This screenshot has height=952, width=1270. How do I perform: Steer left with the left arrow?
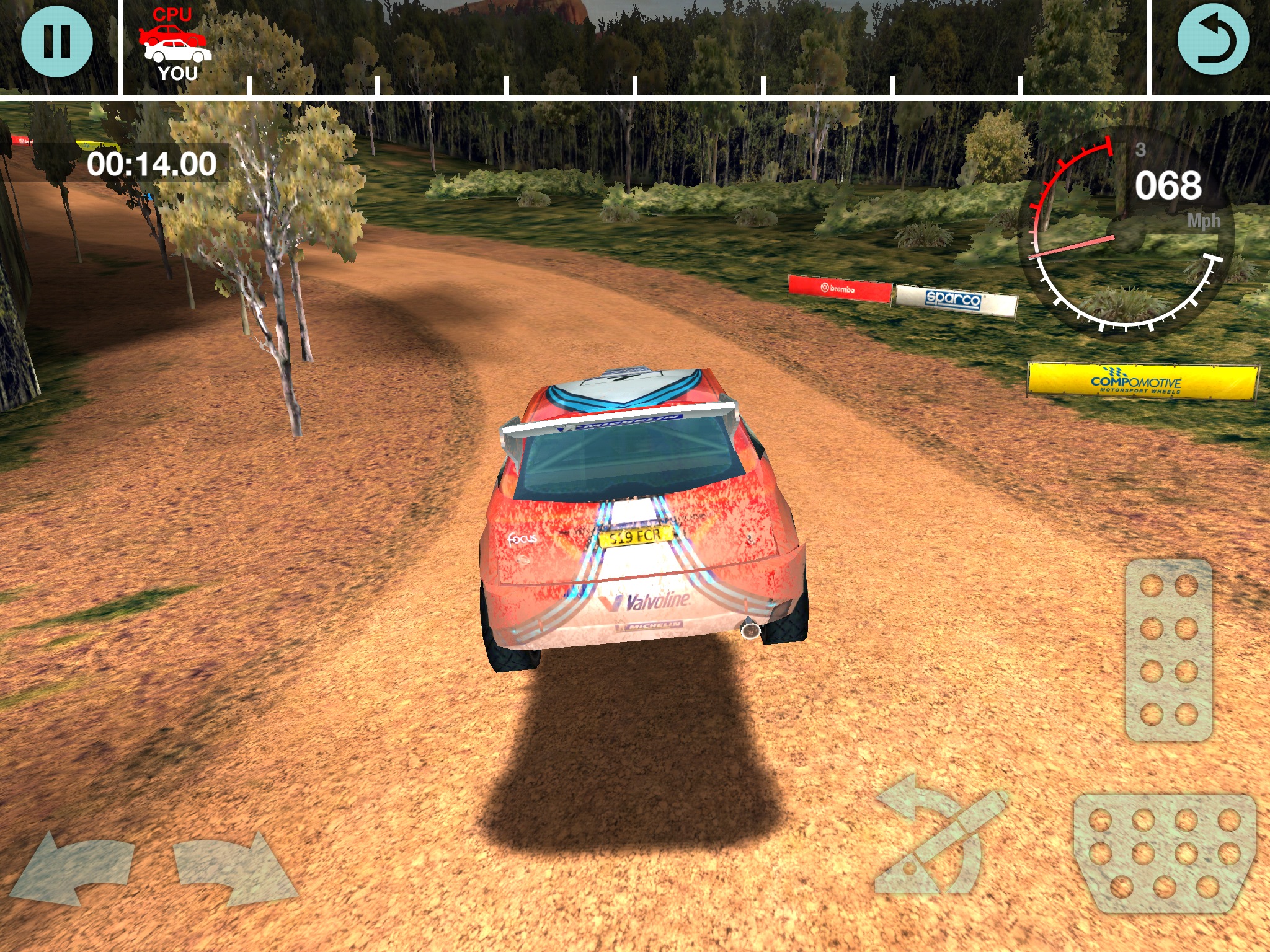coord(73,868)
